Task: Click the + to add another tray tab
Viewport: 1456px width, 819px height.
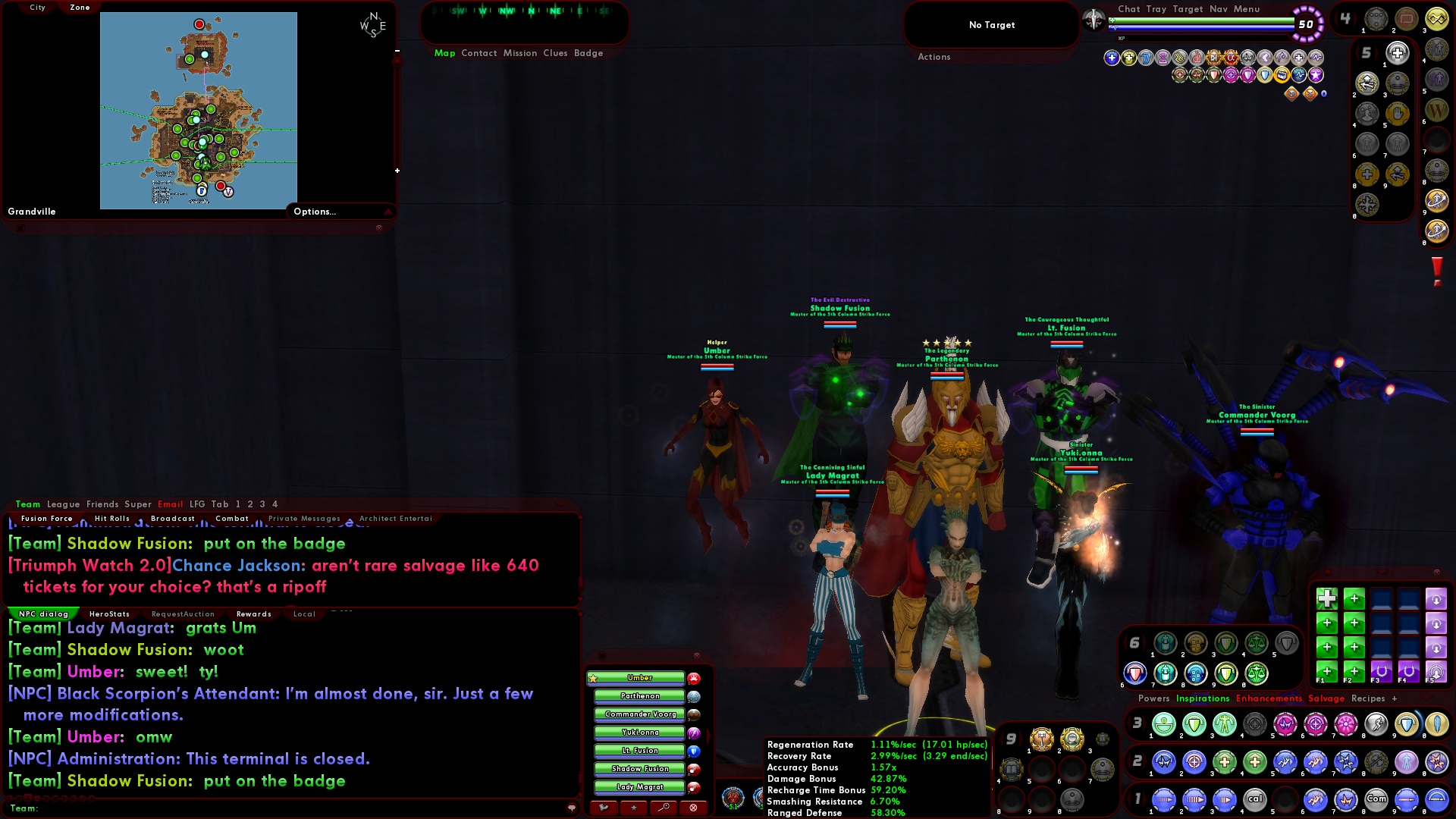Action: (x=1395, y=698)
